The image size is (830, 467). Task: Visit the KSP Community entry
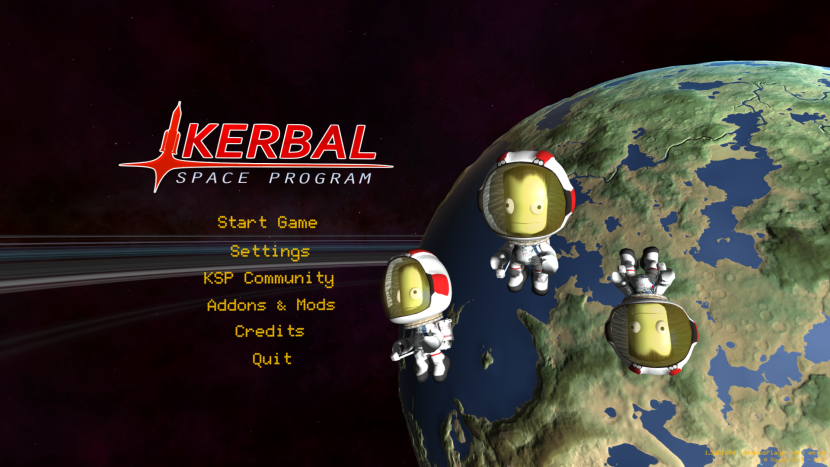(268, 278)
